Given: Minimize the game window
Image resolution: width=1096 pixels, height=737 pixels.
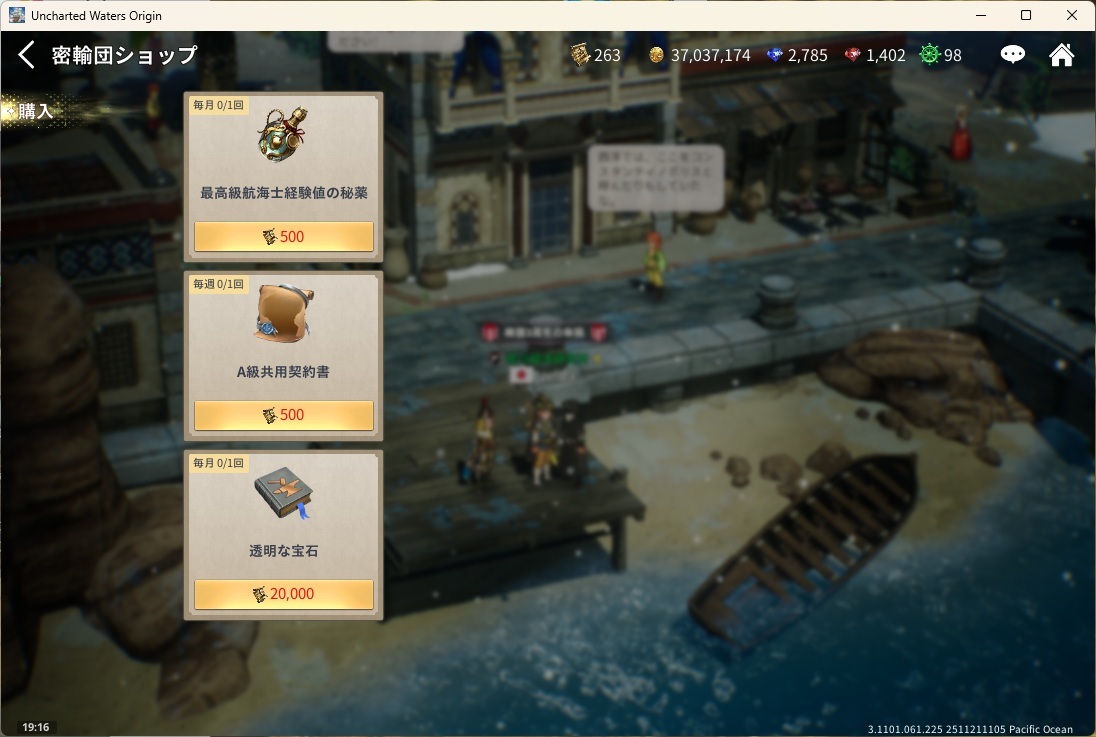Looking at the screenshot, I should [980, 15].
